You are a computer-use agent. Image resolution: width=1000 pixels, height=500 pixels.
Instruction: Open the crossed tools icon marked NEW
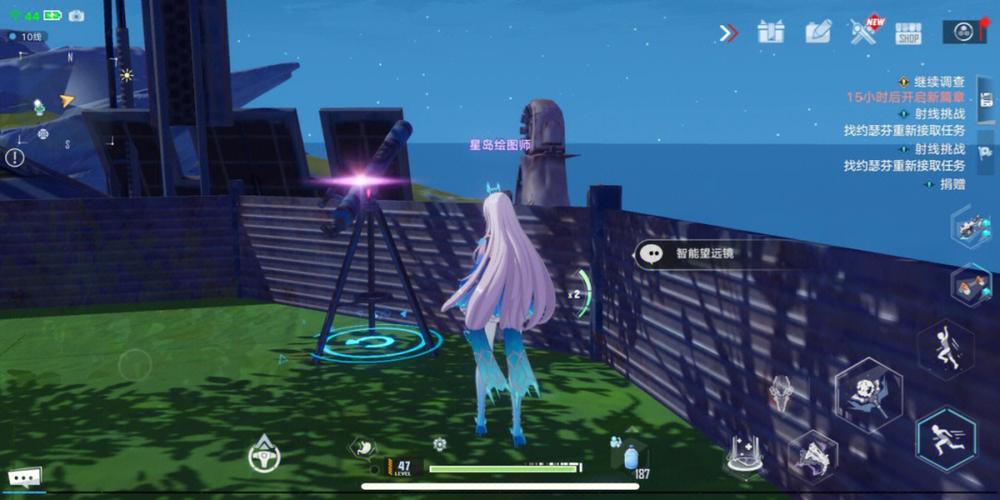click(864, 32)
